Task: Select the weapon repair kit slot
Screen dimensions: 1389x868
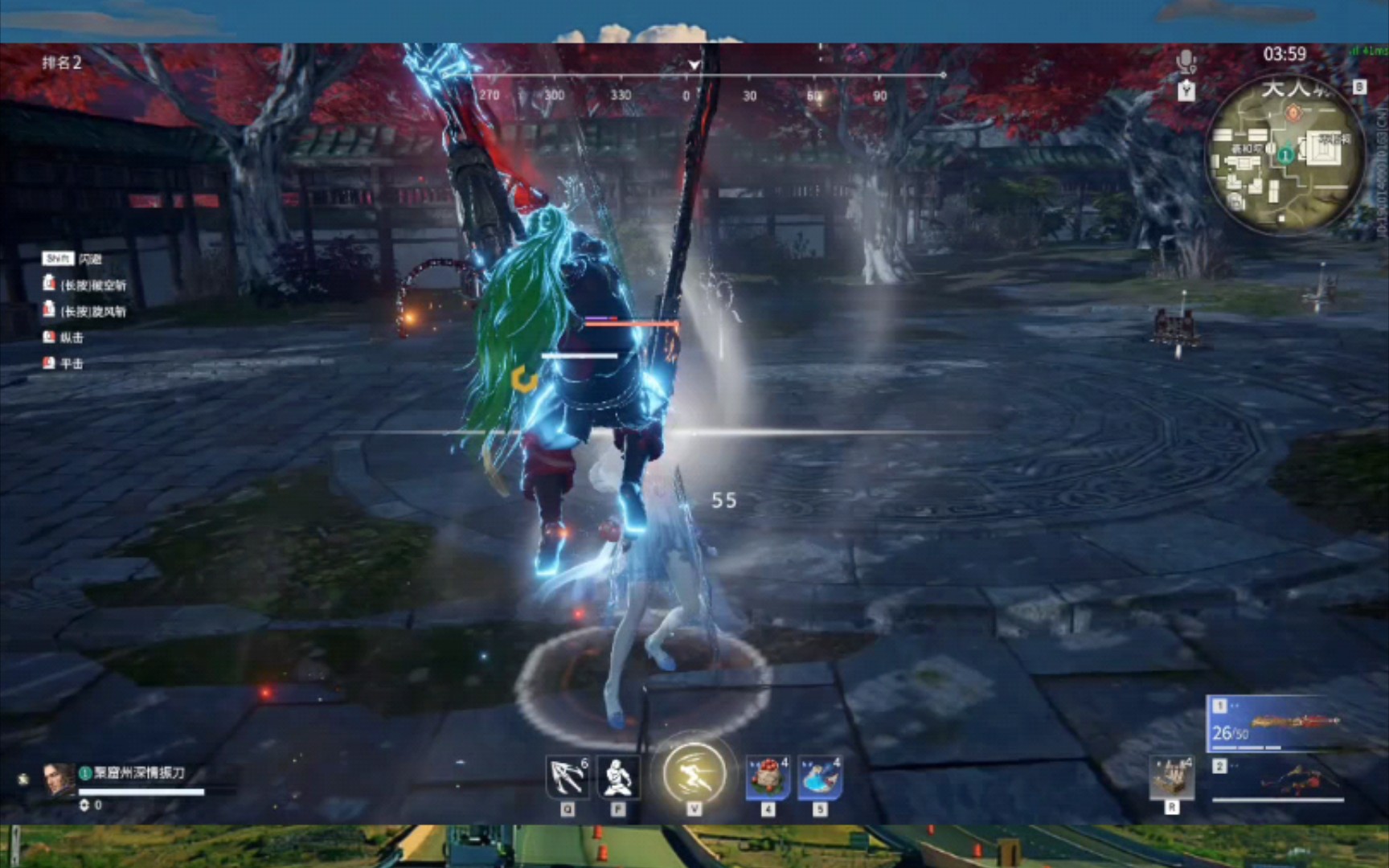Action: 1171,778
